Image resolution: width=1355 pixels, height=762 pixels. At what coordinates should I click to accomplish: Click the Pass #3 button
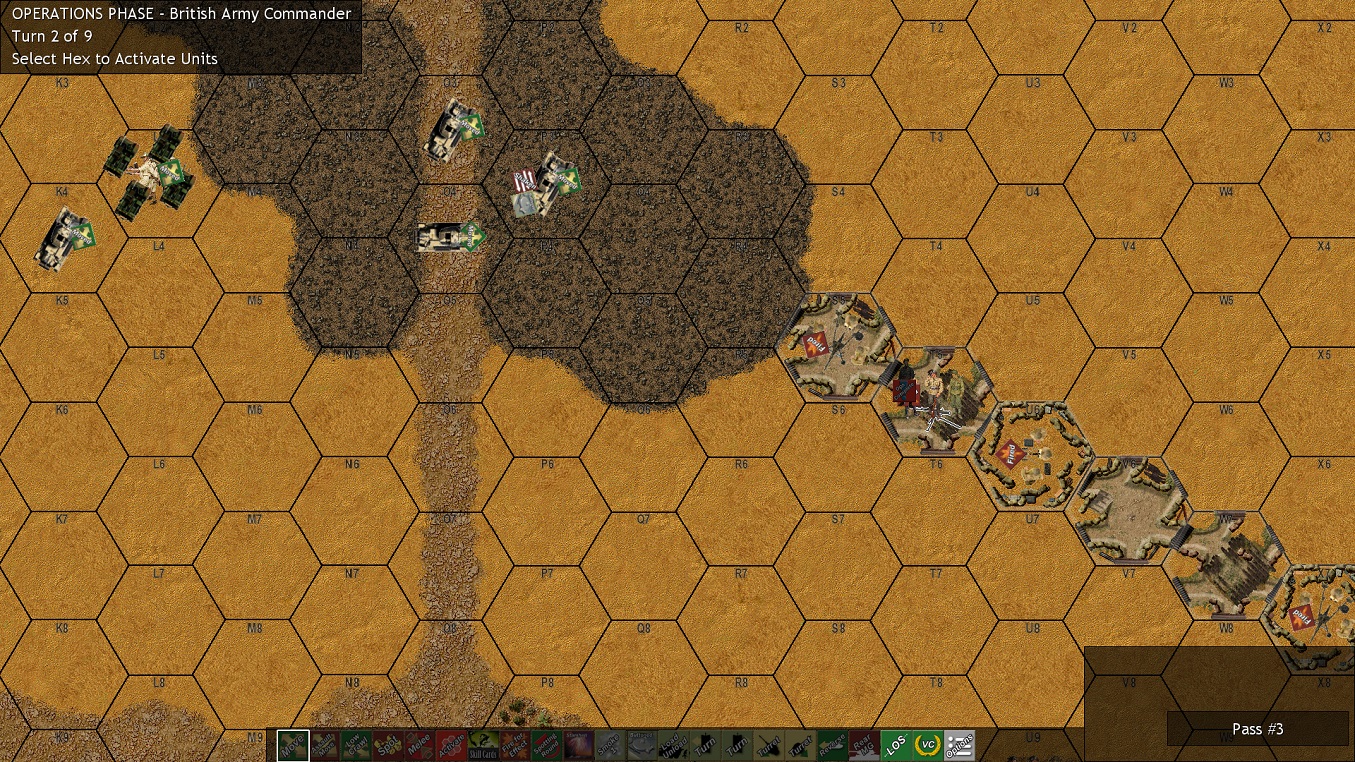click(x=1257, y=729)
